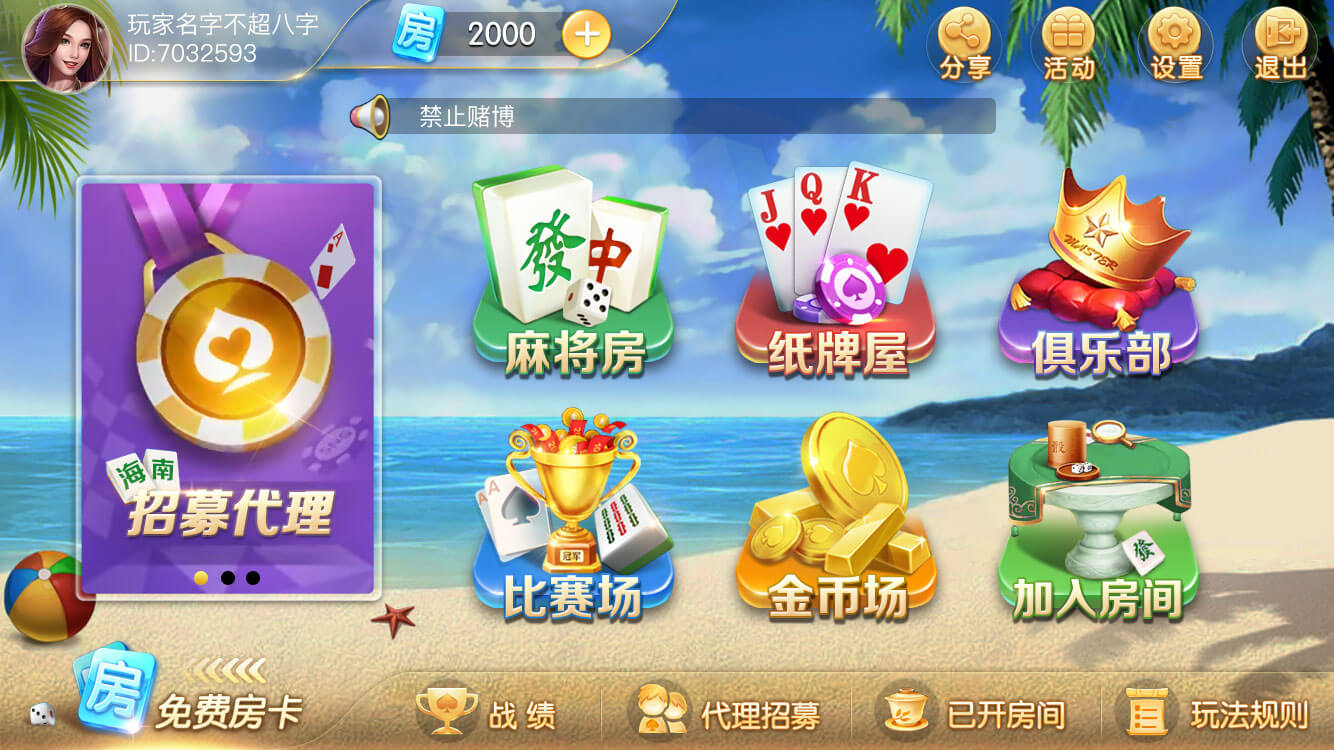Click the 退出 (Exit) door icon
The height and width of the screenshot is (750, 1334).
click(1281, 42)
